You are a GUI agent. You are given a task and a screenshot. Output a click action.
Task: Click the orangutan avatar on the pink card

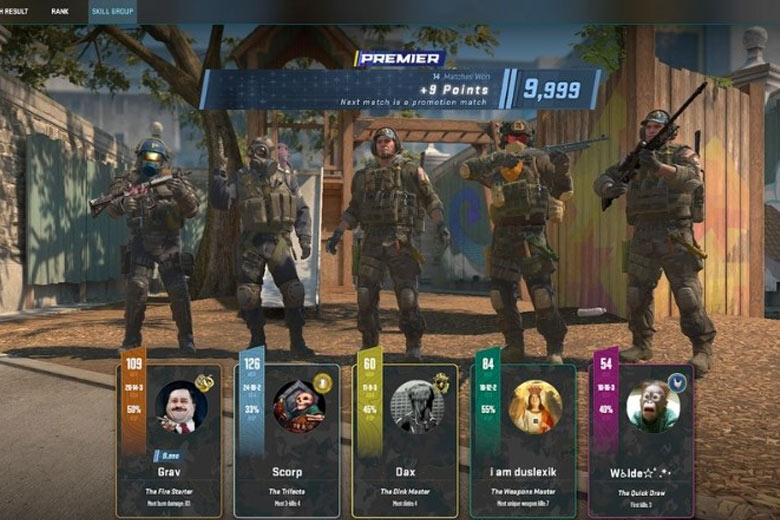[652, 406]
